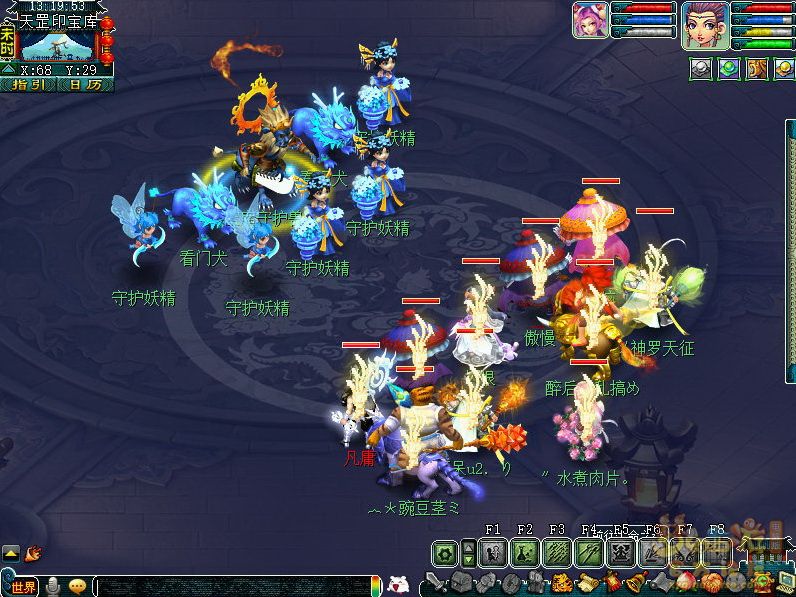Open the speech bubble emoticon button

click(x=77, y=586)
